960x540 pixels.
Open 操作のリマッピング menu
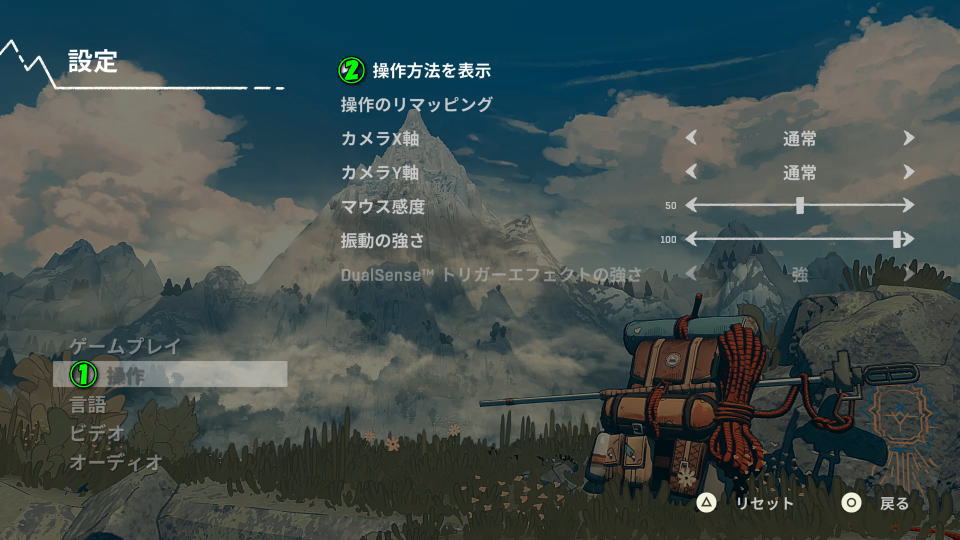pyautogui.click(x=416, y=104)
